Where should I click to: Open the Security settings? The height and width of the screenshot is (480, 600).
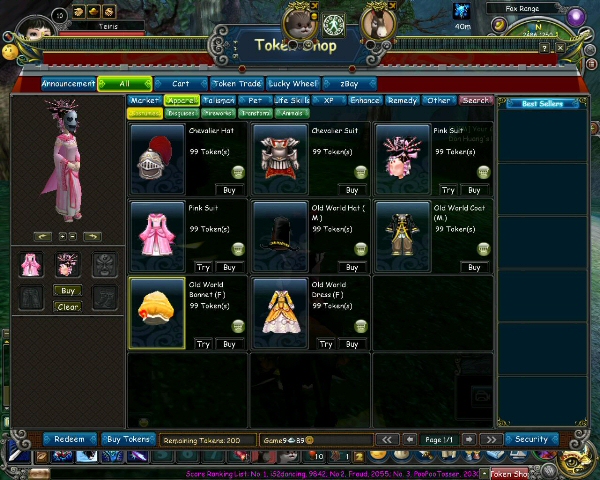(x=531, y=439)
